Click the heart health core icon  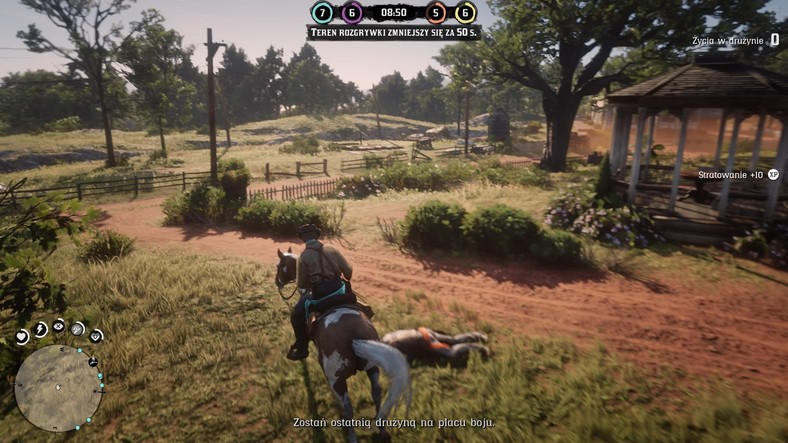pos(21,337)
